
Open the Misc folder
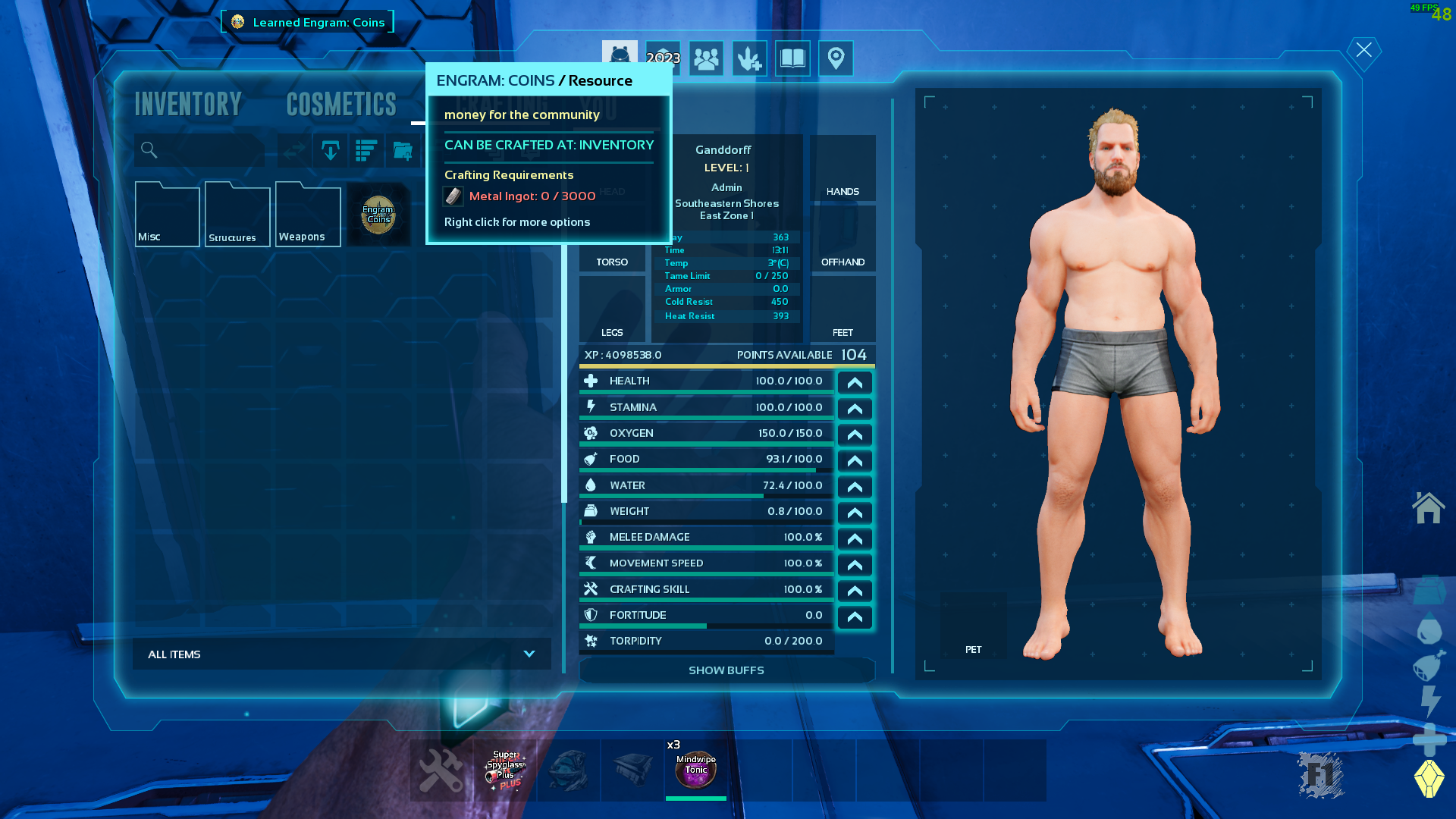point(167,215)
